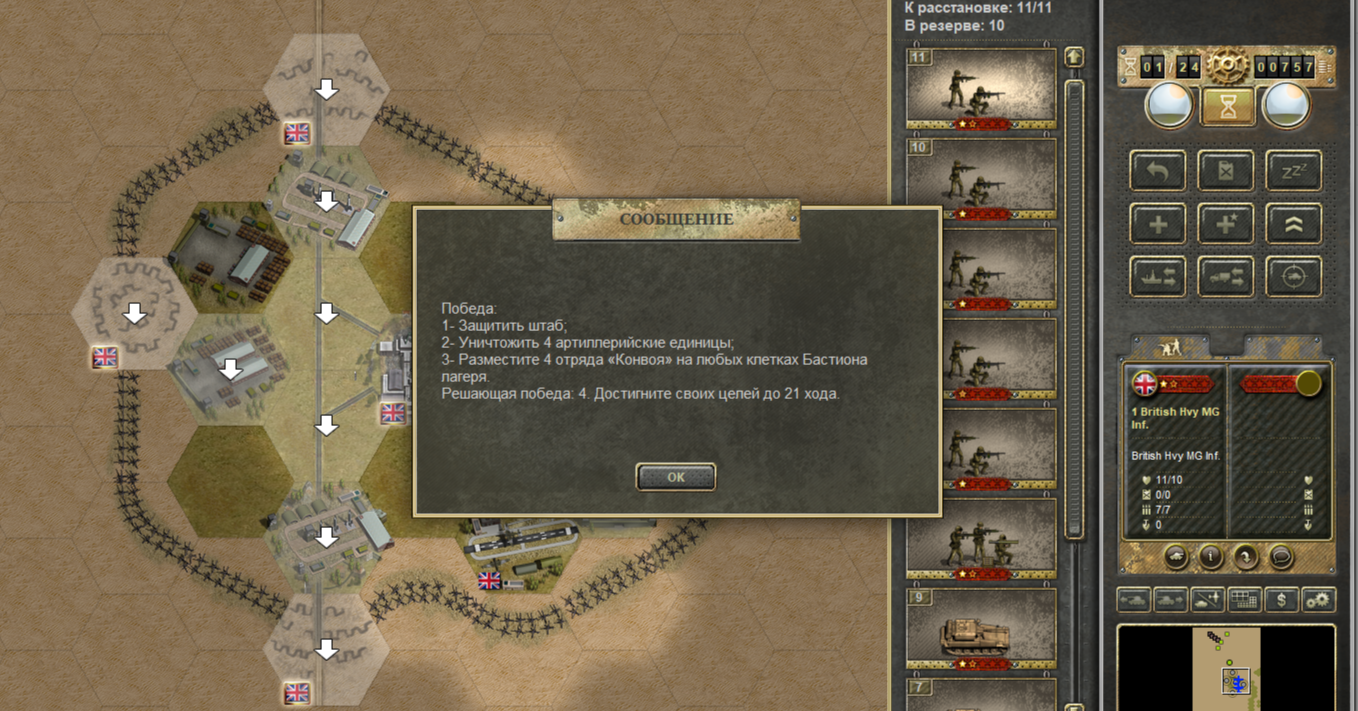The width and height of the screenshot is (1358, 711).
Task: Select the infantry unit card numbered 11
Action: coord(981,87)
